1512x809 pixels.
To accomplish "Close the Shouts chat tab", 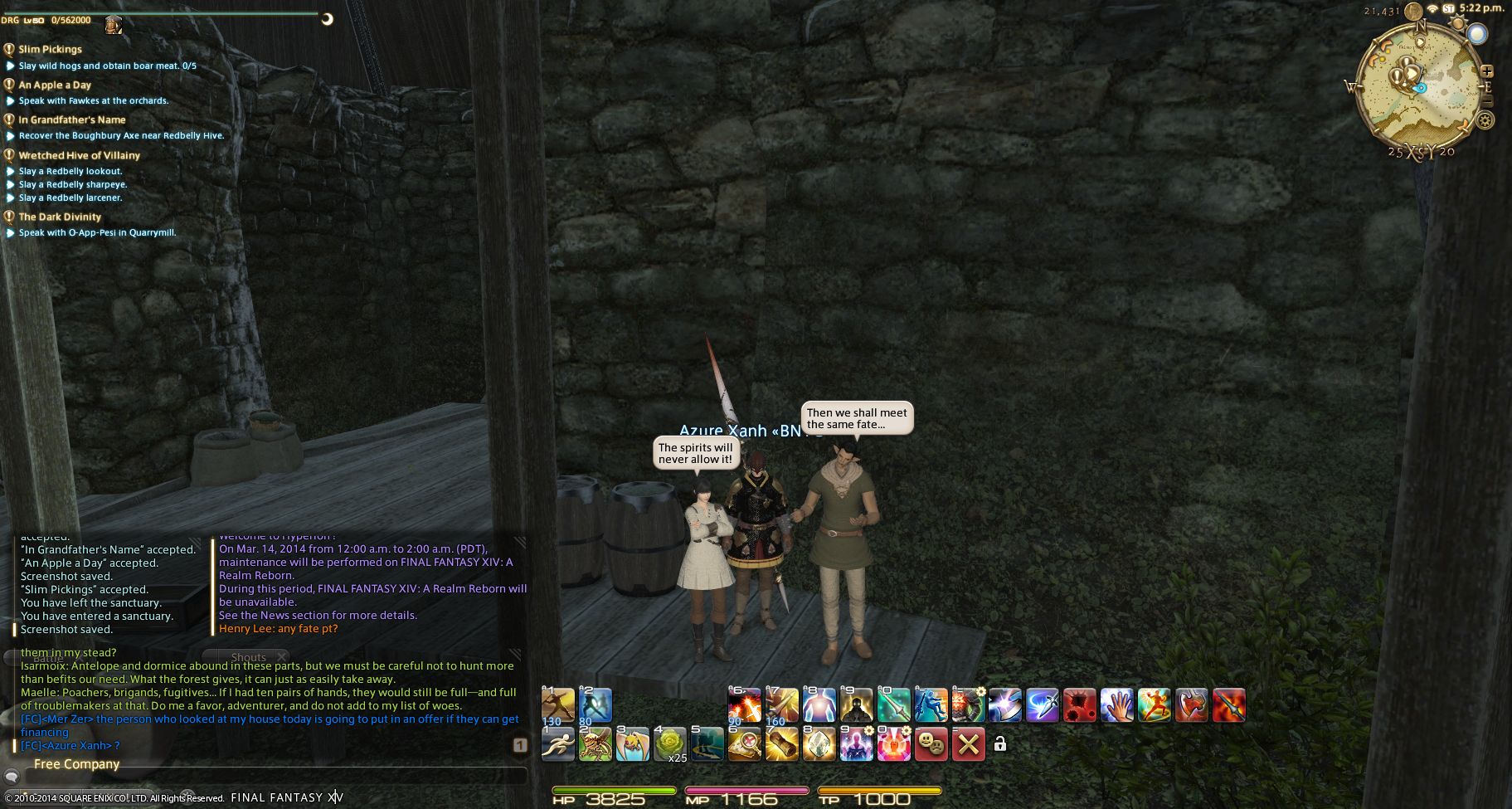I will (282, 657).
